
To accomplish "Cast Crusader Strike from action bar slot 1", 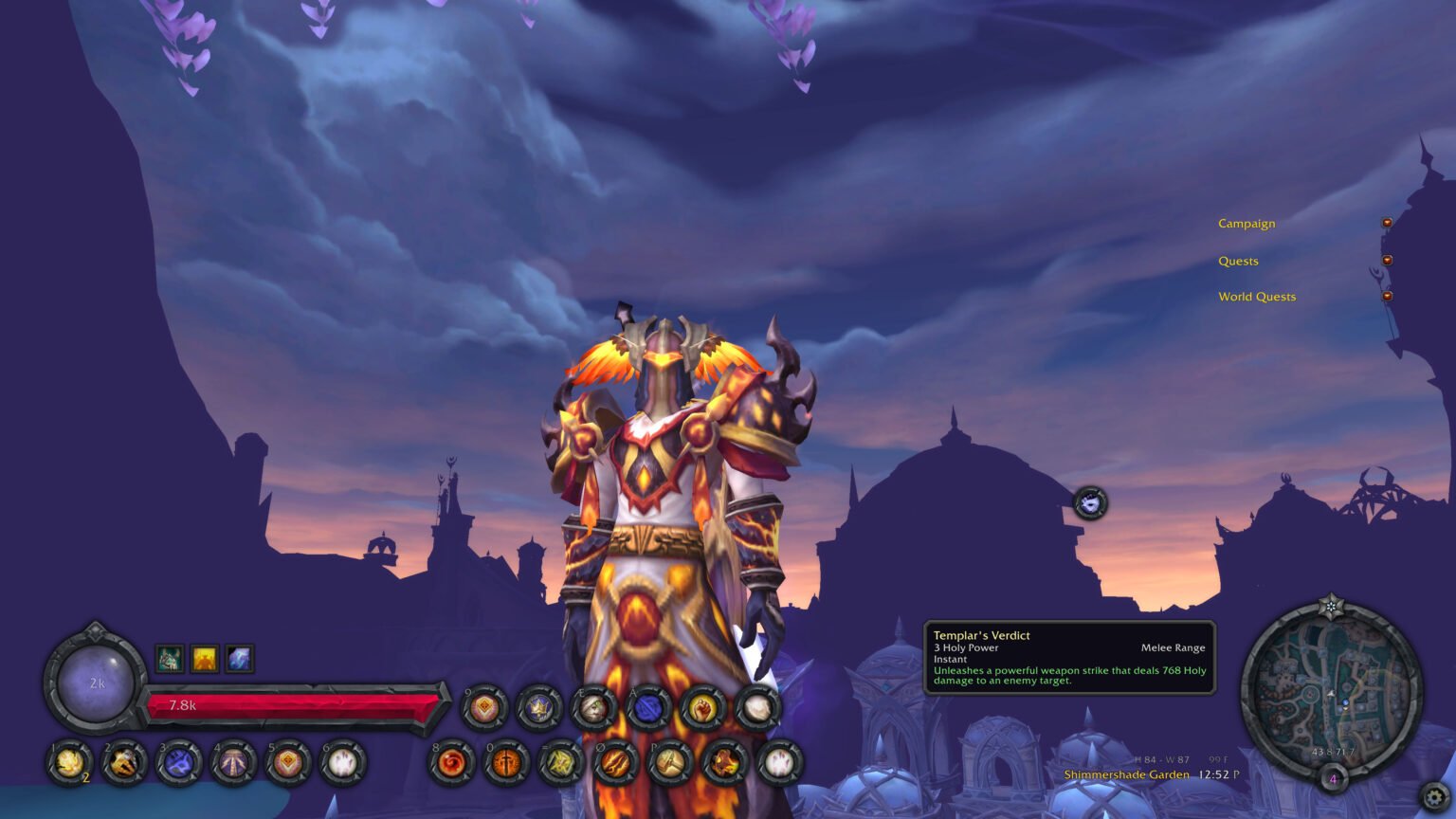I will (68, 764).
